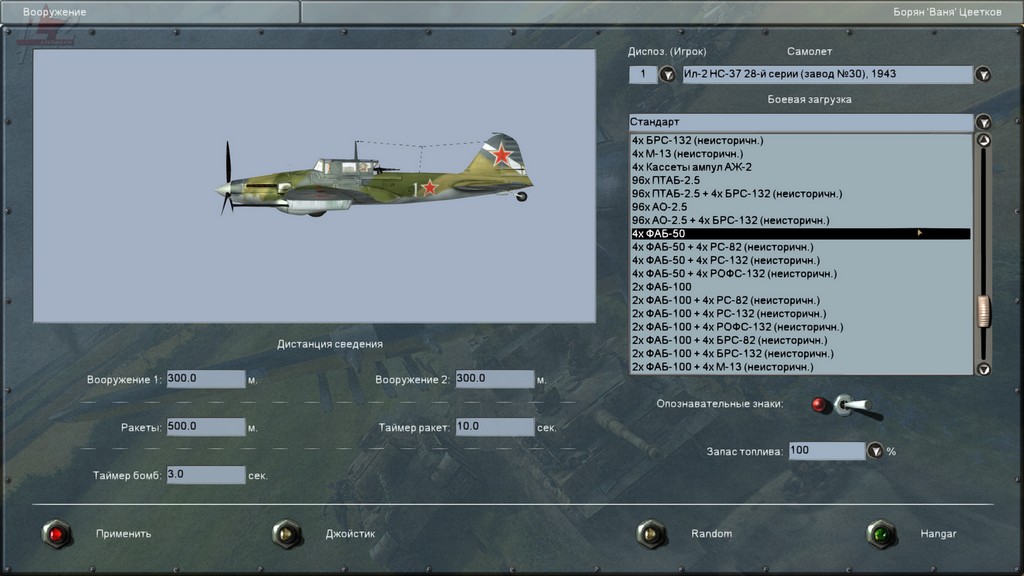The width and height of the screenshot is (1024, 576).
Task: Open the Диспоз. position number dropdown
Action: tap(667, 75)
